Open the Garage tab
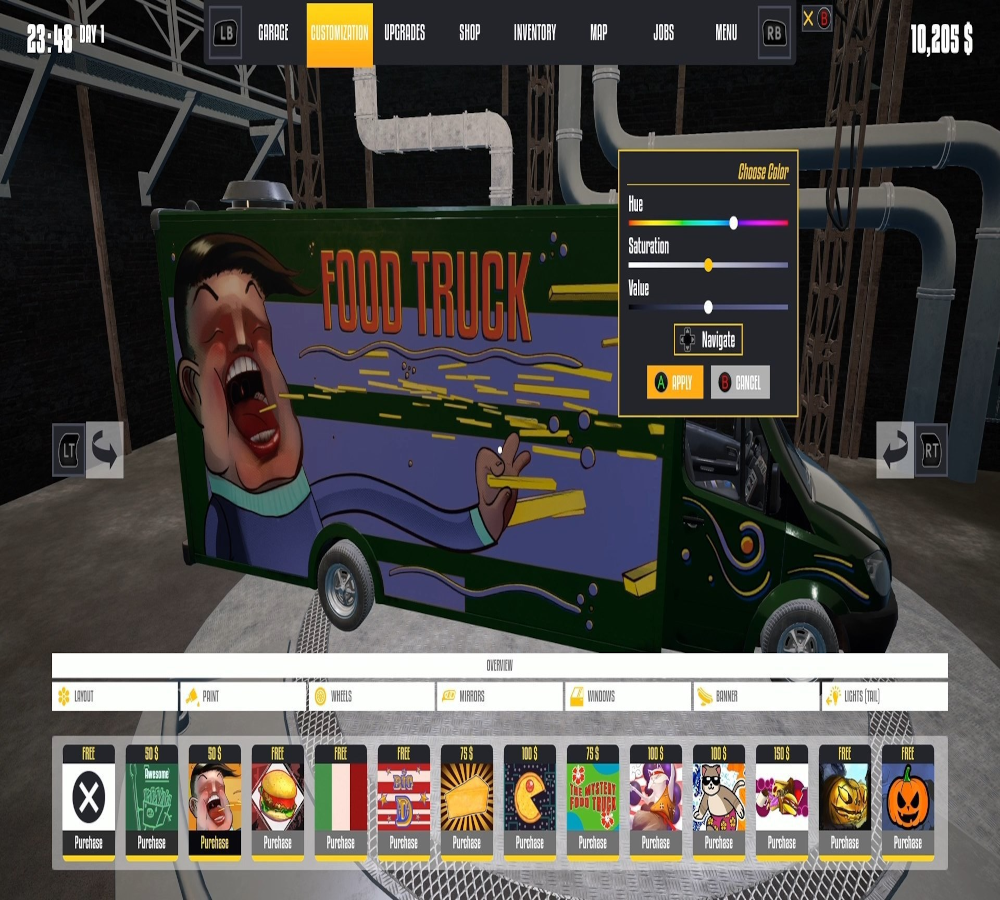 tap(273, 33)
